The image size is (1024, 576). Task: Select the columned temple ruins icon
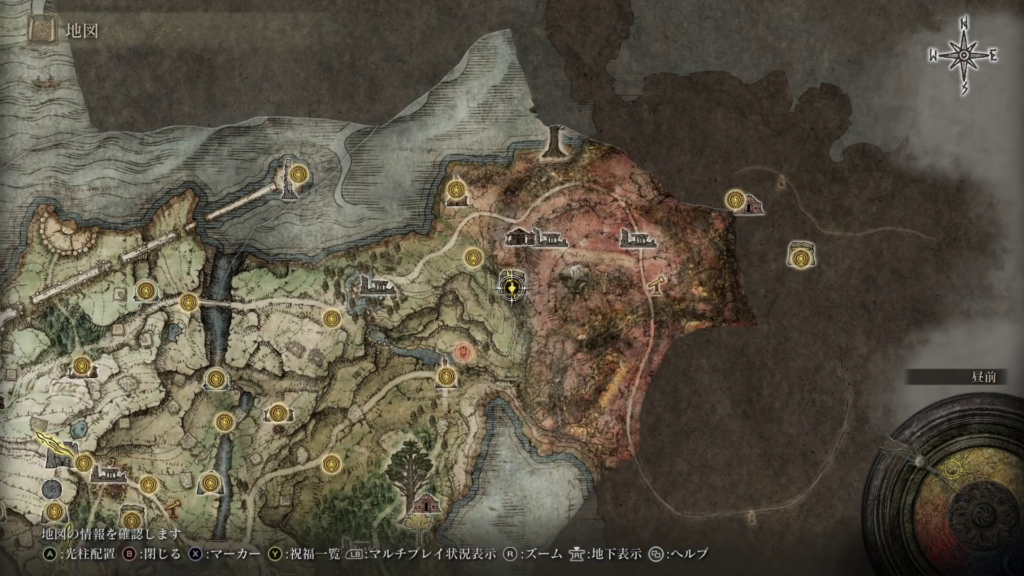tap(536, 238)
